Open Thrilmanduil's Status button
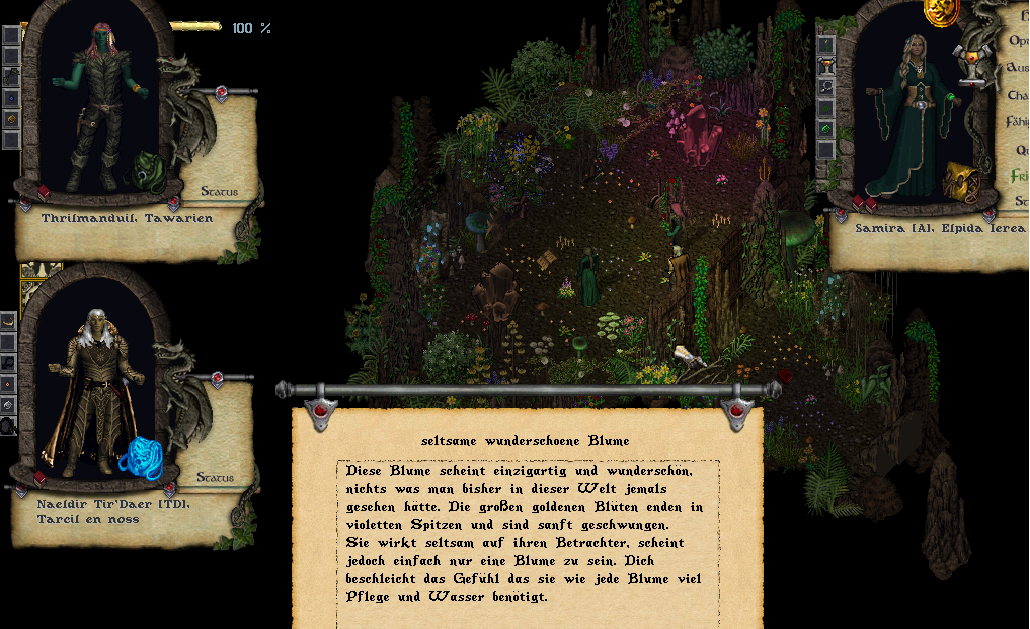Screen dimensions: 1030x629 (x=218, y=190)
